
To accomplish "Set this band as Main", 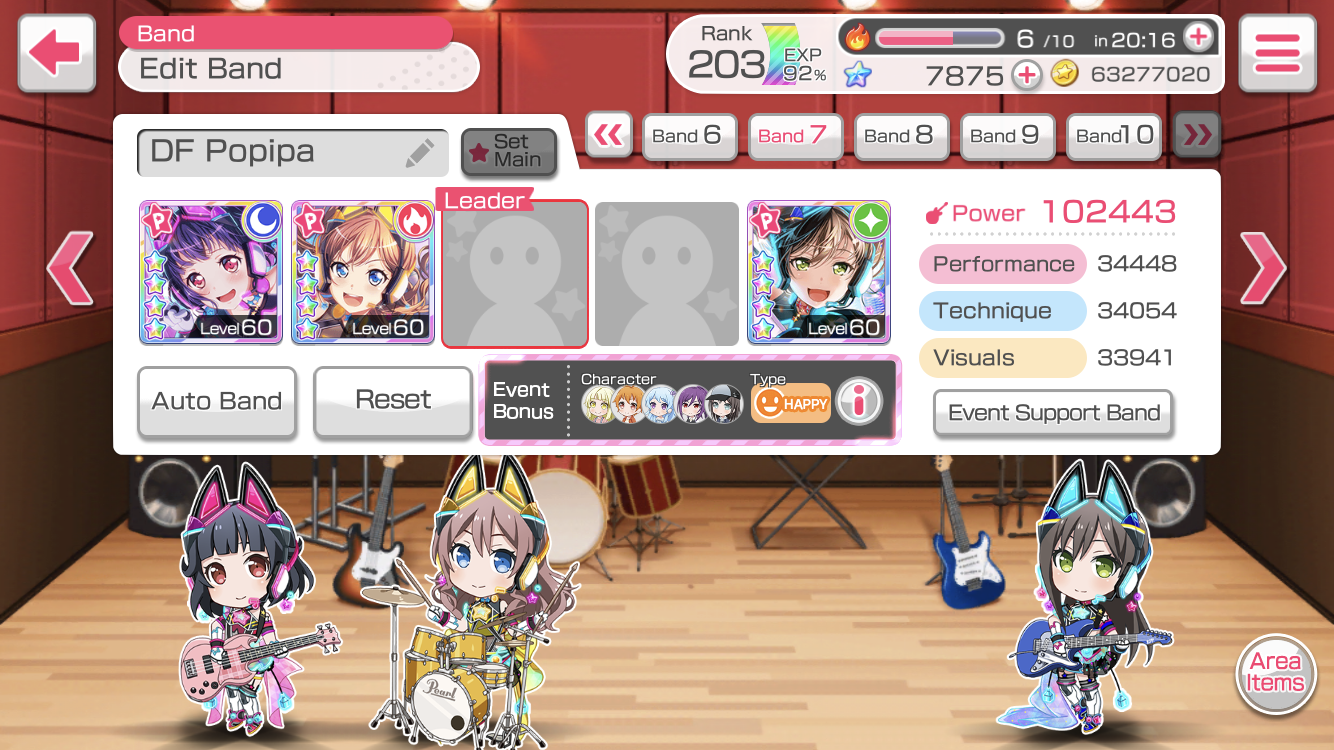I will coord(509,151).
